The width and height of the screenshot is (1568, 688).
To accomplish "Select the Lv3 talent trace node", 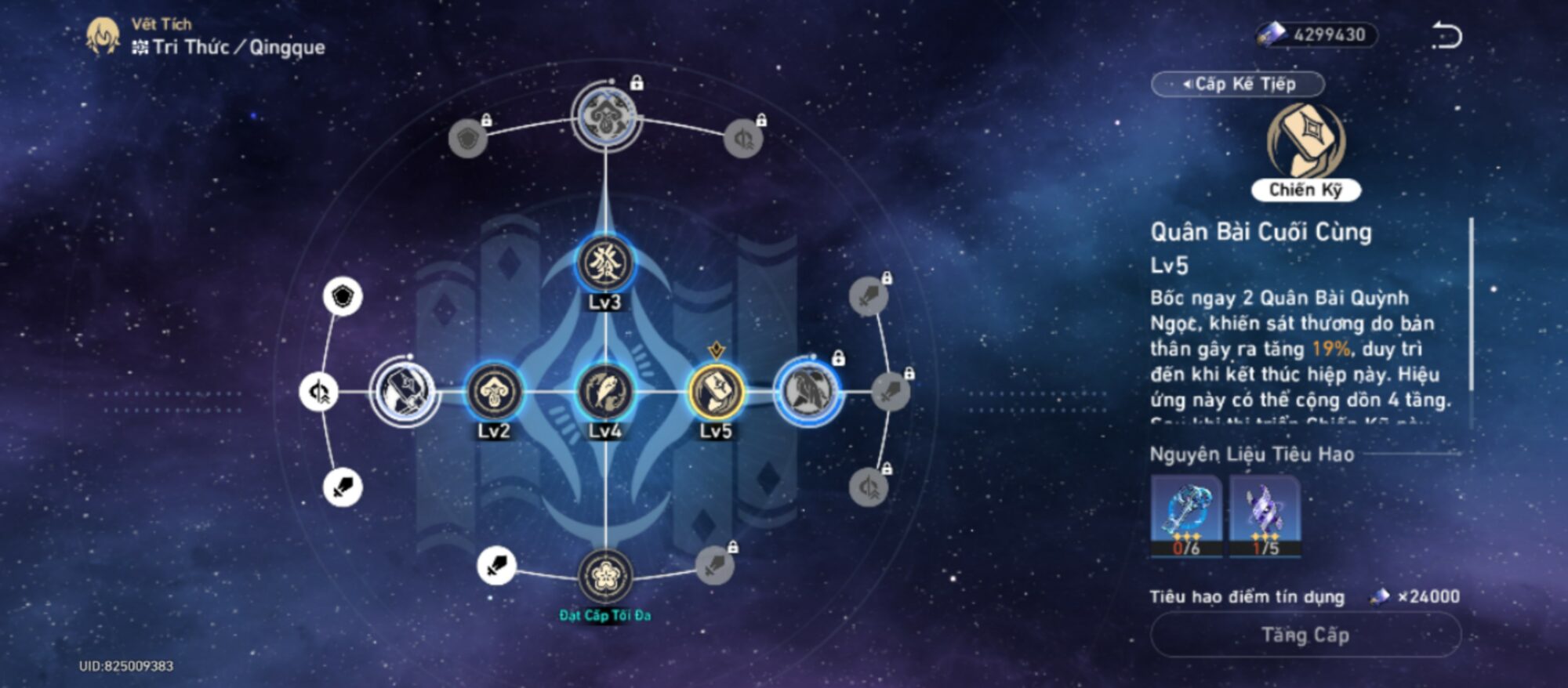I will 604,263.
